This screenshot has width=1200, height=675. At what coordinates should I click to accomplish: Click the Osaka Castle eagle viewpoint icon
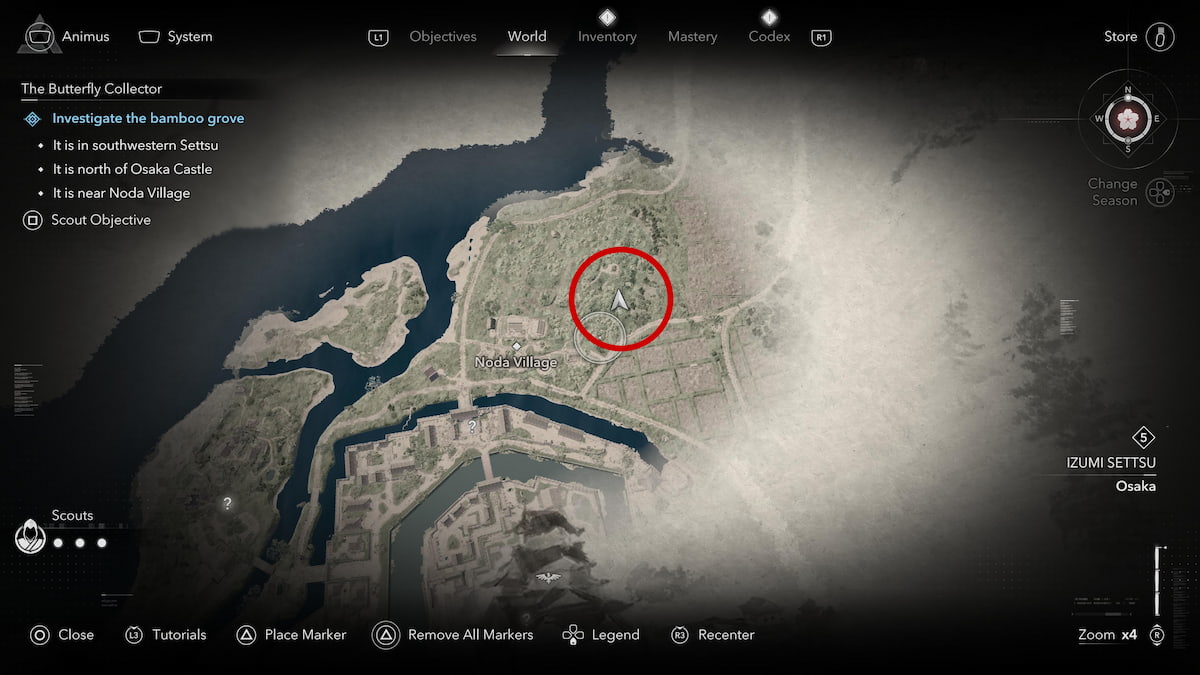coord(549,577)
